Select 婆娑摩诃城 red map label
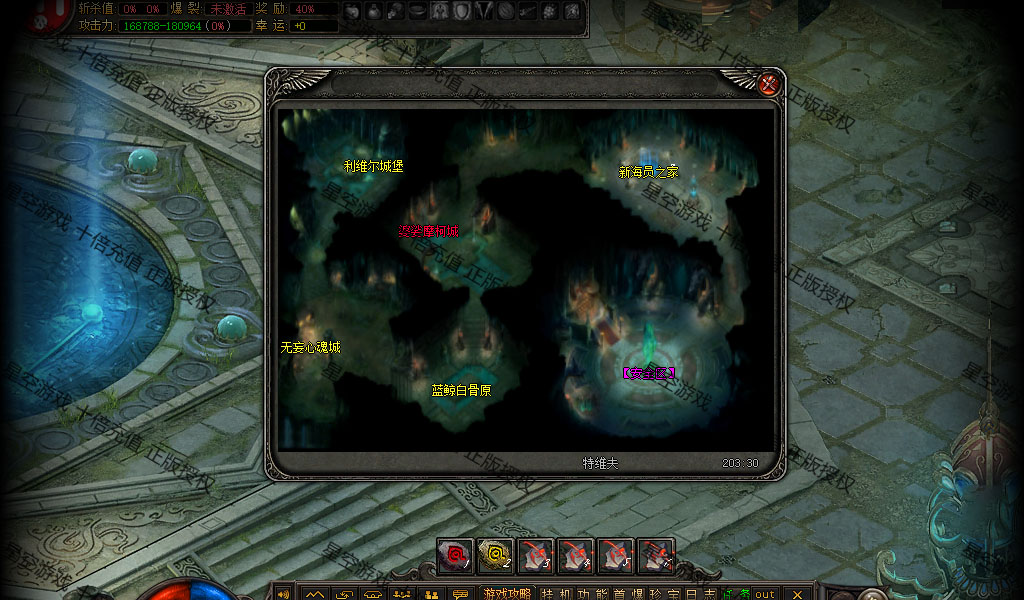 coord(429,232)
